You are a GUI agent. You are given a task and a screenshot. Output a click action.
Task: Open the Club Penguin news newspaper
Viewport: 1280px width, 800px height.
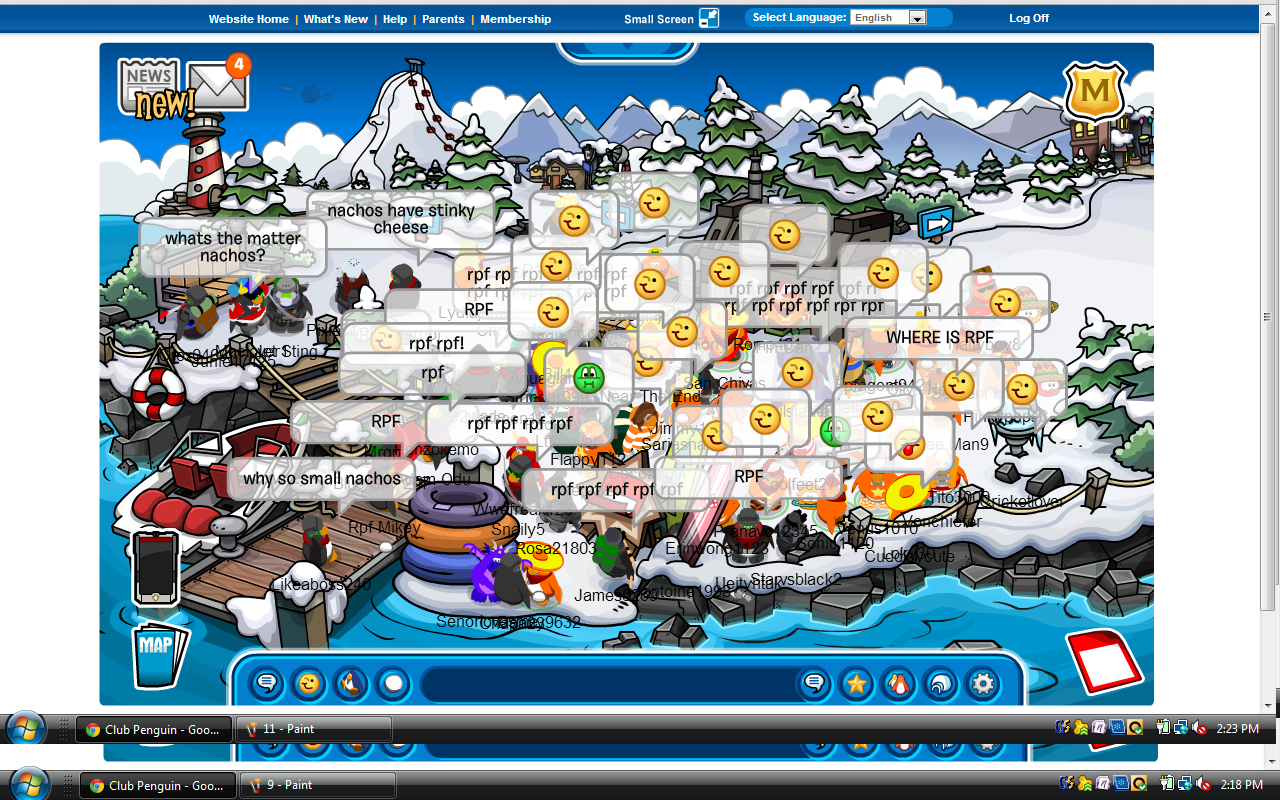click(148, 86)
